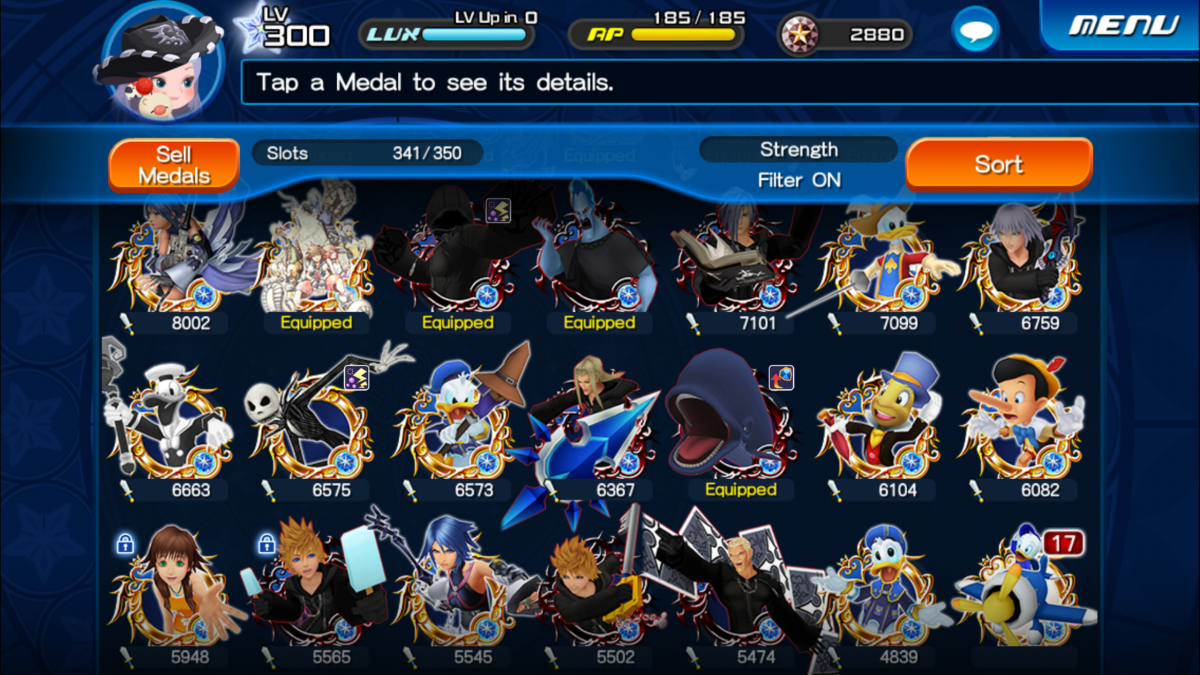The width and height of the screenshot is (1200, 675).
Task: Open the MENU button
Action: pos(1122,25)
